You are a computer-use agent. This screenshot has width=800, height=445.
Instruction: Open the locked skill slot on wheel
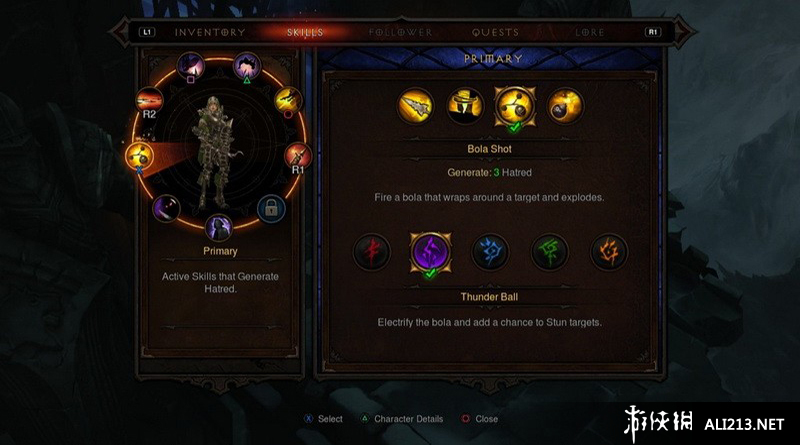click(x=270, y=208)
